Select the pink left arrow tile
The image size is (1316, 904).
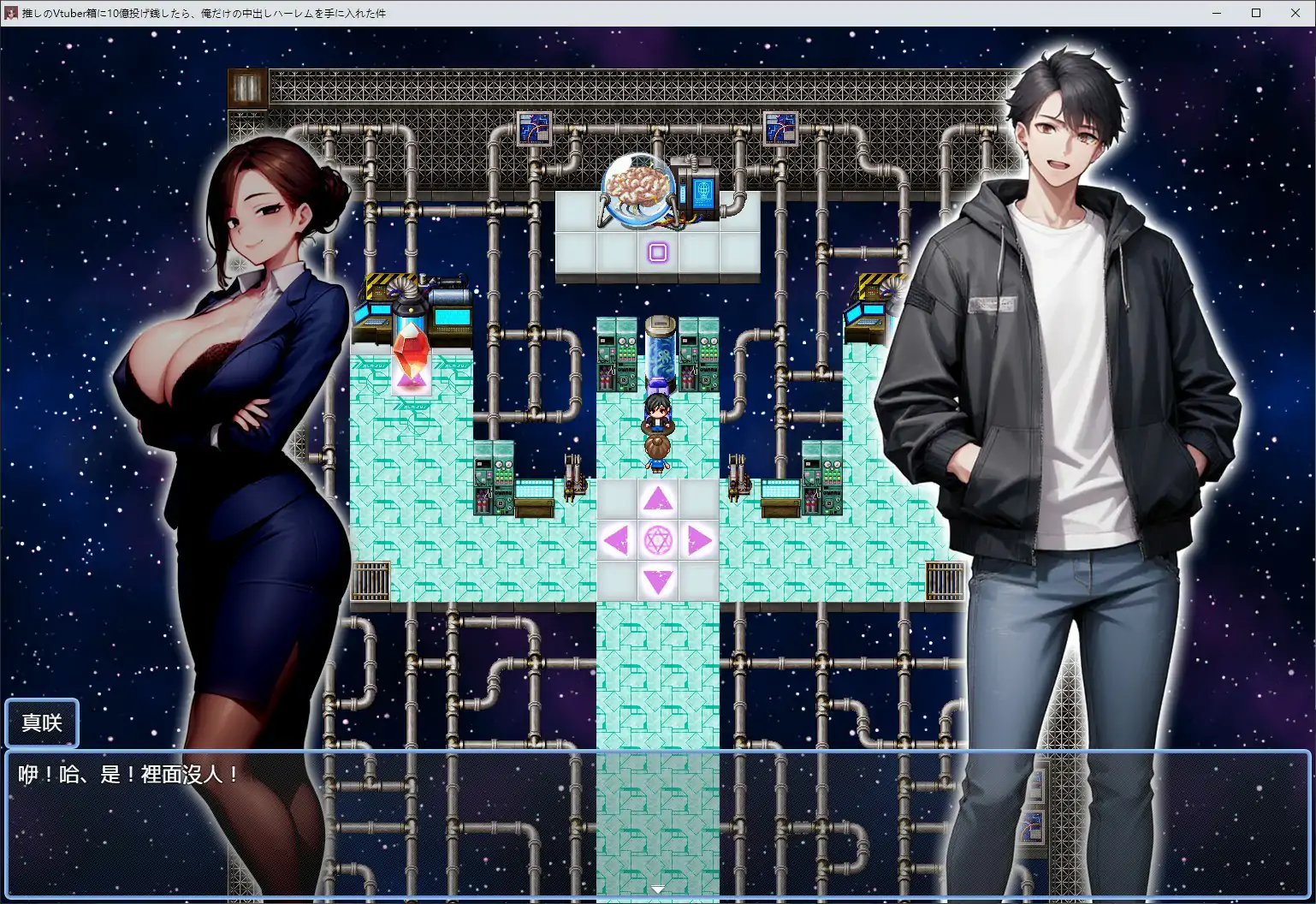(617, 541)
